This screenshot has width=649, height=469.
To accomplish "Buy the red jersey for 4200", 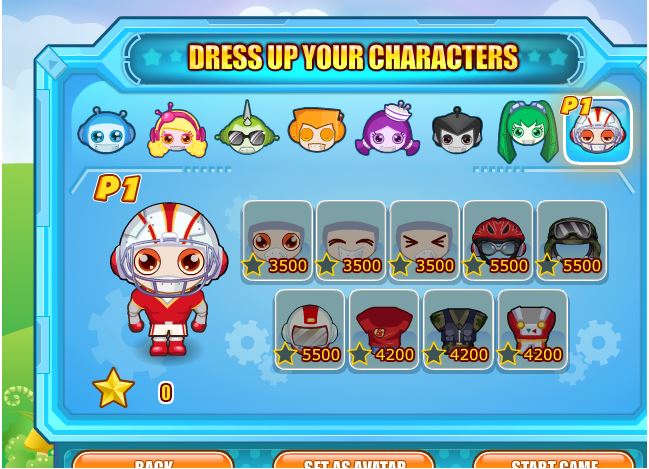I will (x=384, y=330).
